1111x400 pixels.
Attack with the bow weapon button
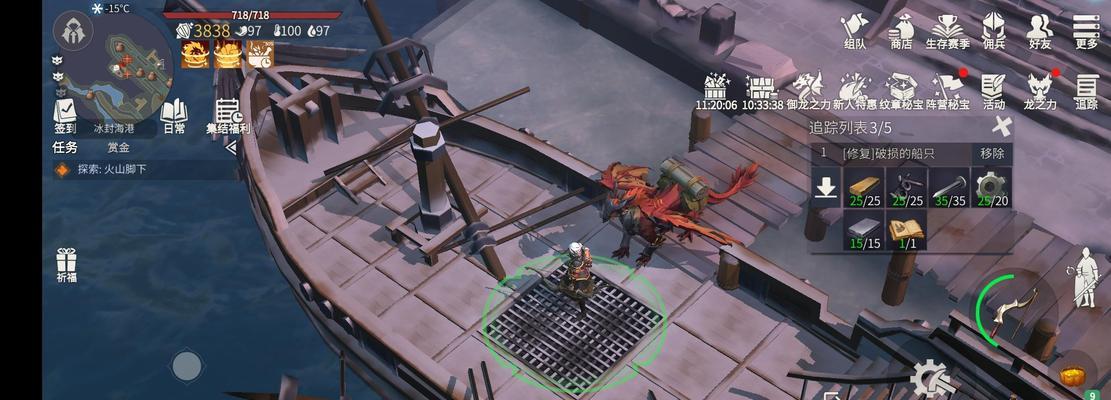(x=1010, y=310)
